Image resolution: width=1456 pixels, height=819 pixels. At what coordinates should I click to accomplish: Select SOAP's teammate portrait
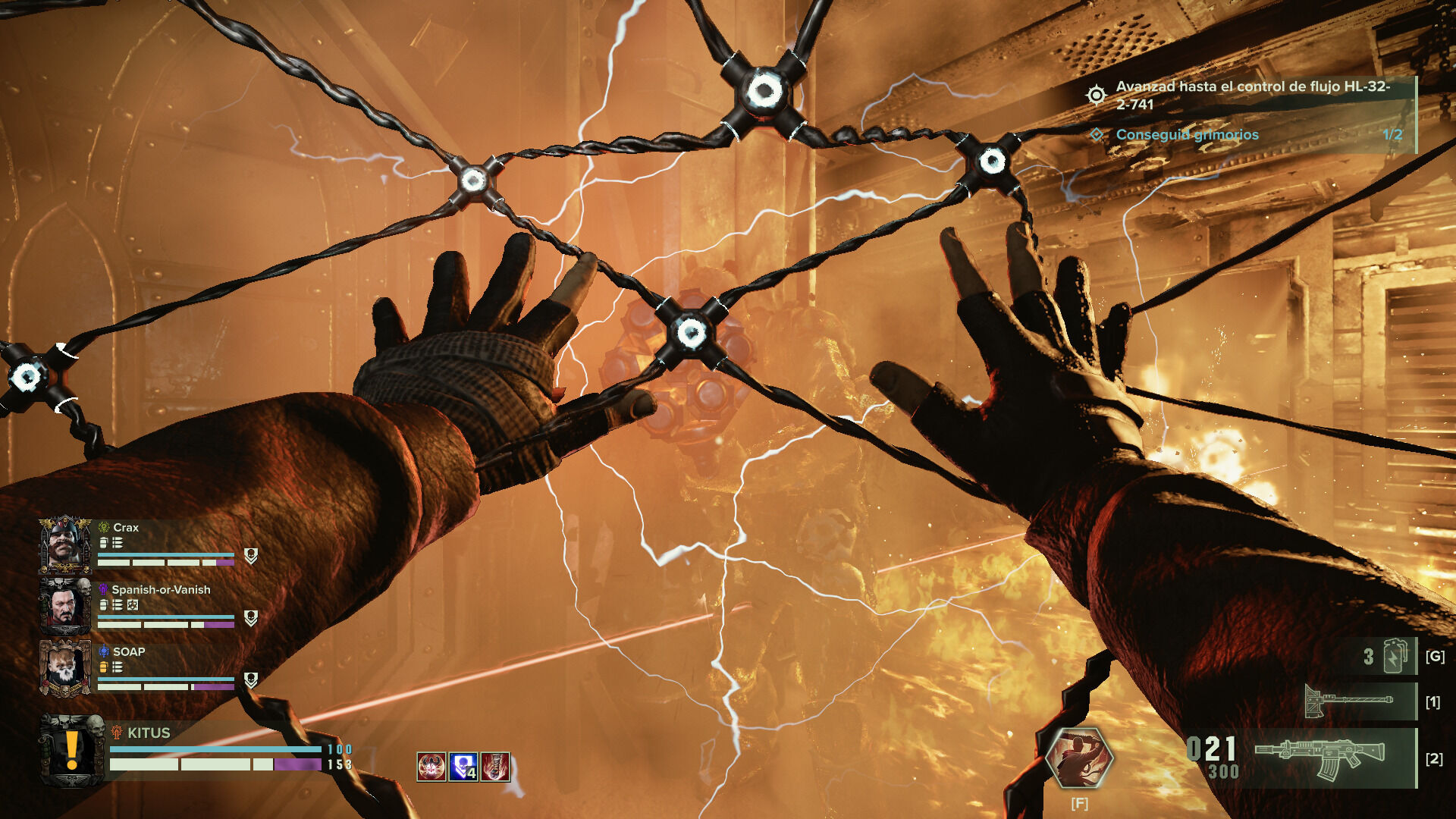point(65,668)
